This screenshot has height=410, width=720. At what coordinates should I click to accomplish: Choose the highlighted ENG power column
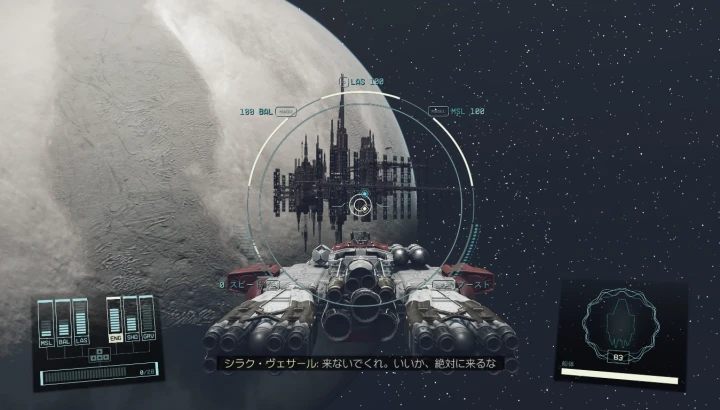tap(113, 321)
